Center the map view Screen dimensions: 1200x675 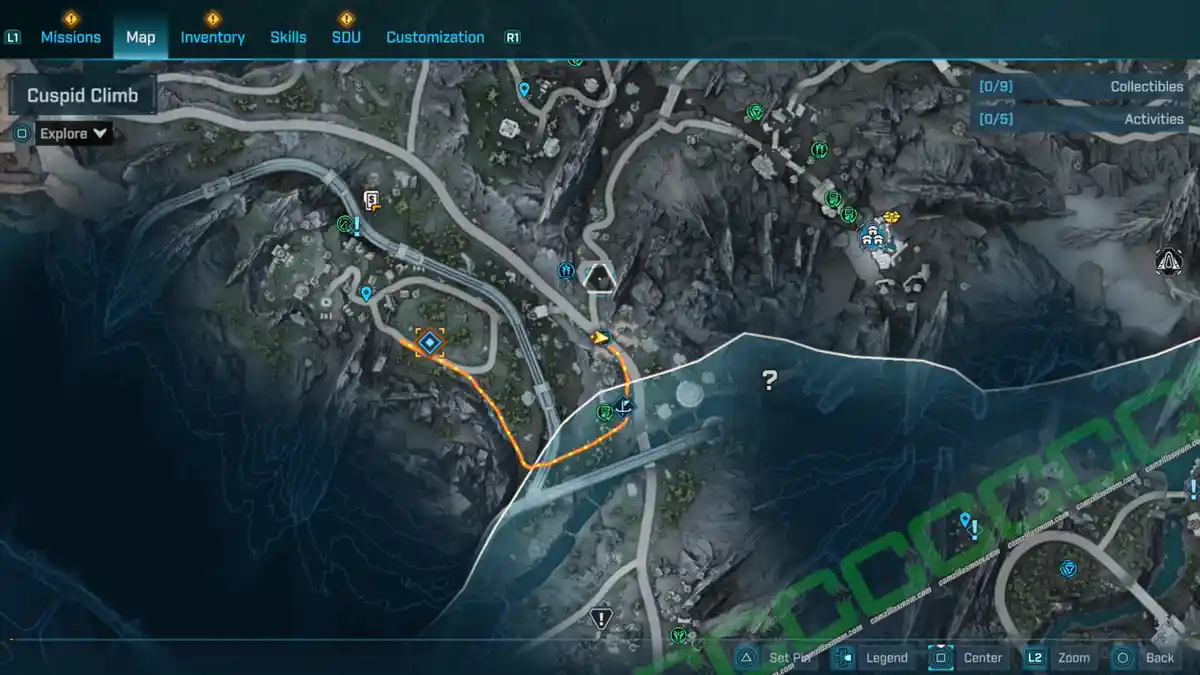pyautogui.click(x=968, y=658)
